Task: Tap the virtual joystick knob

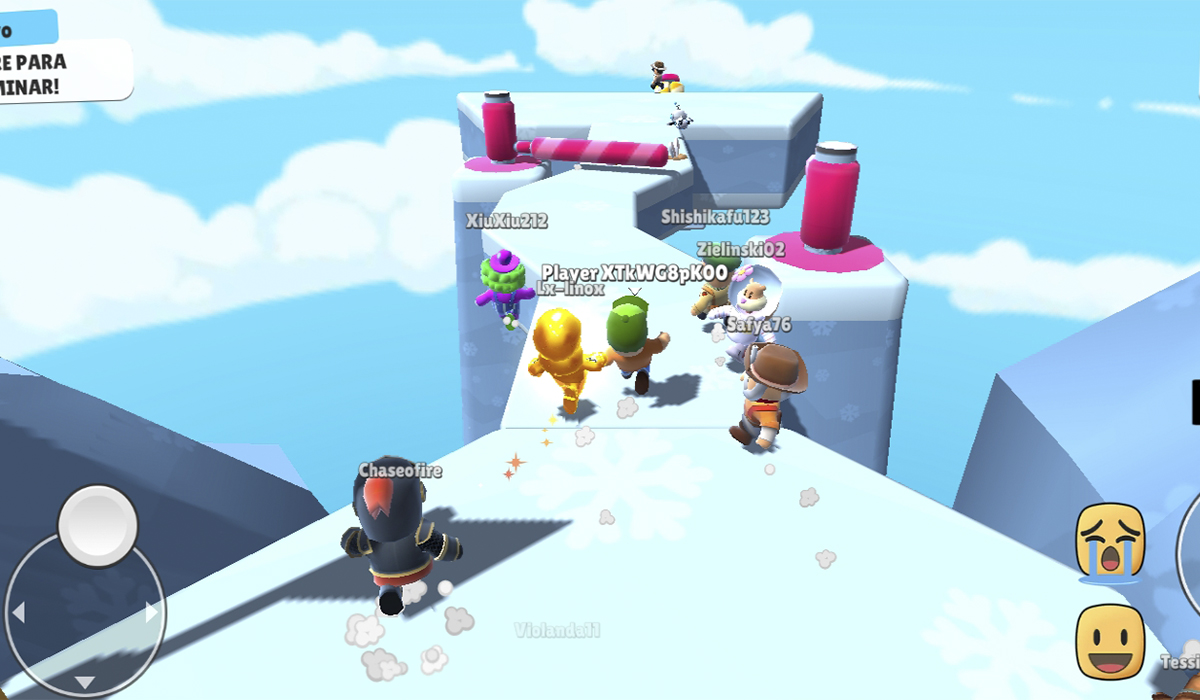Action: [98, 525]
